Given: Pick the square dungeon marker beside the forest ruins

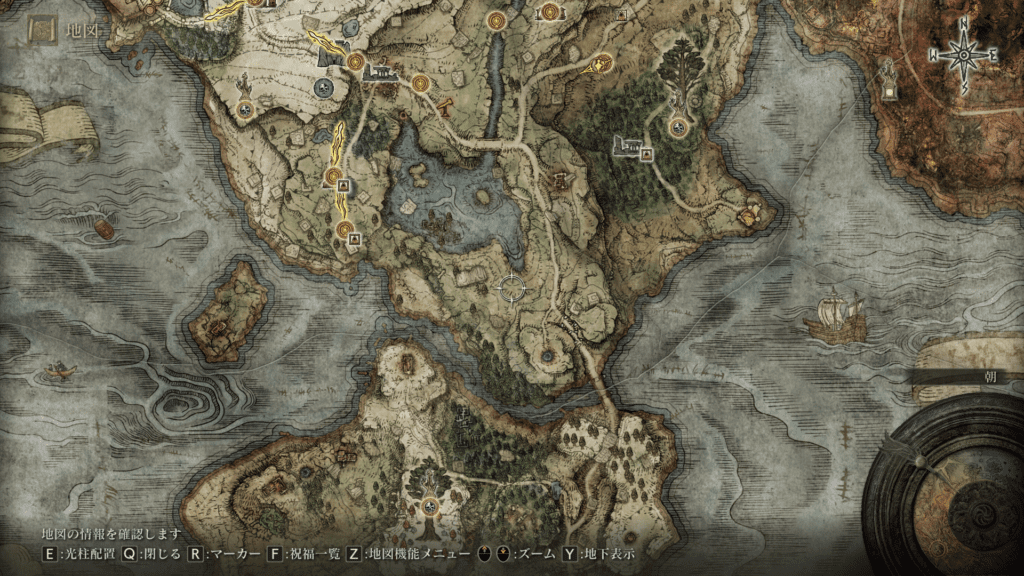Looking at the screenshot, I should coord(646,154).
